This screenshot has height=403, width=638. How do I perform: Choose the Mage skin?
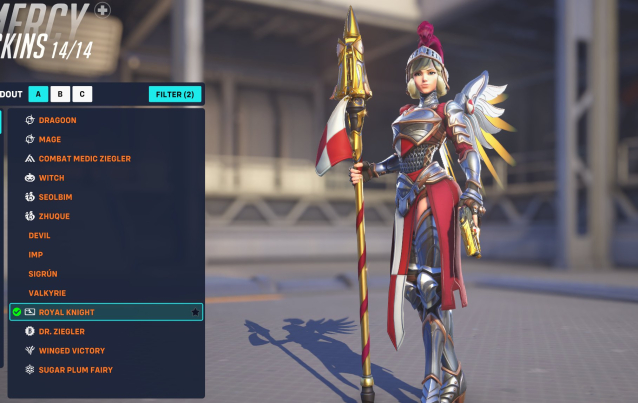(50, 140)
